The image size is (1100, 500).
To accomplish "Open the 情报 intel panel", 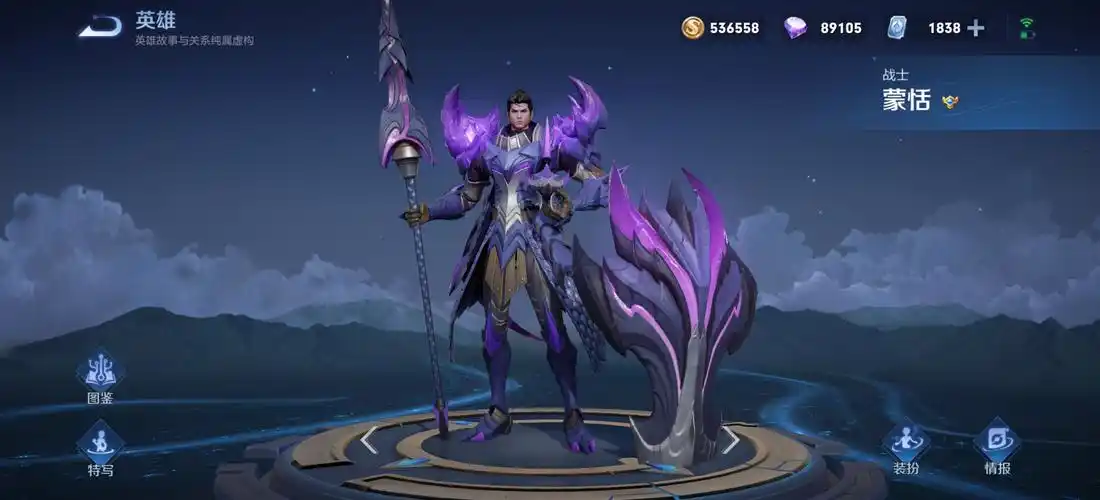I will [x=997, y=443].
